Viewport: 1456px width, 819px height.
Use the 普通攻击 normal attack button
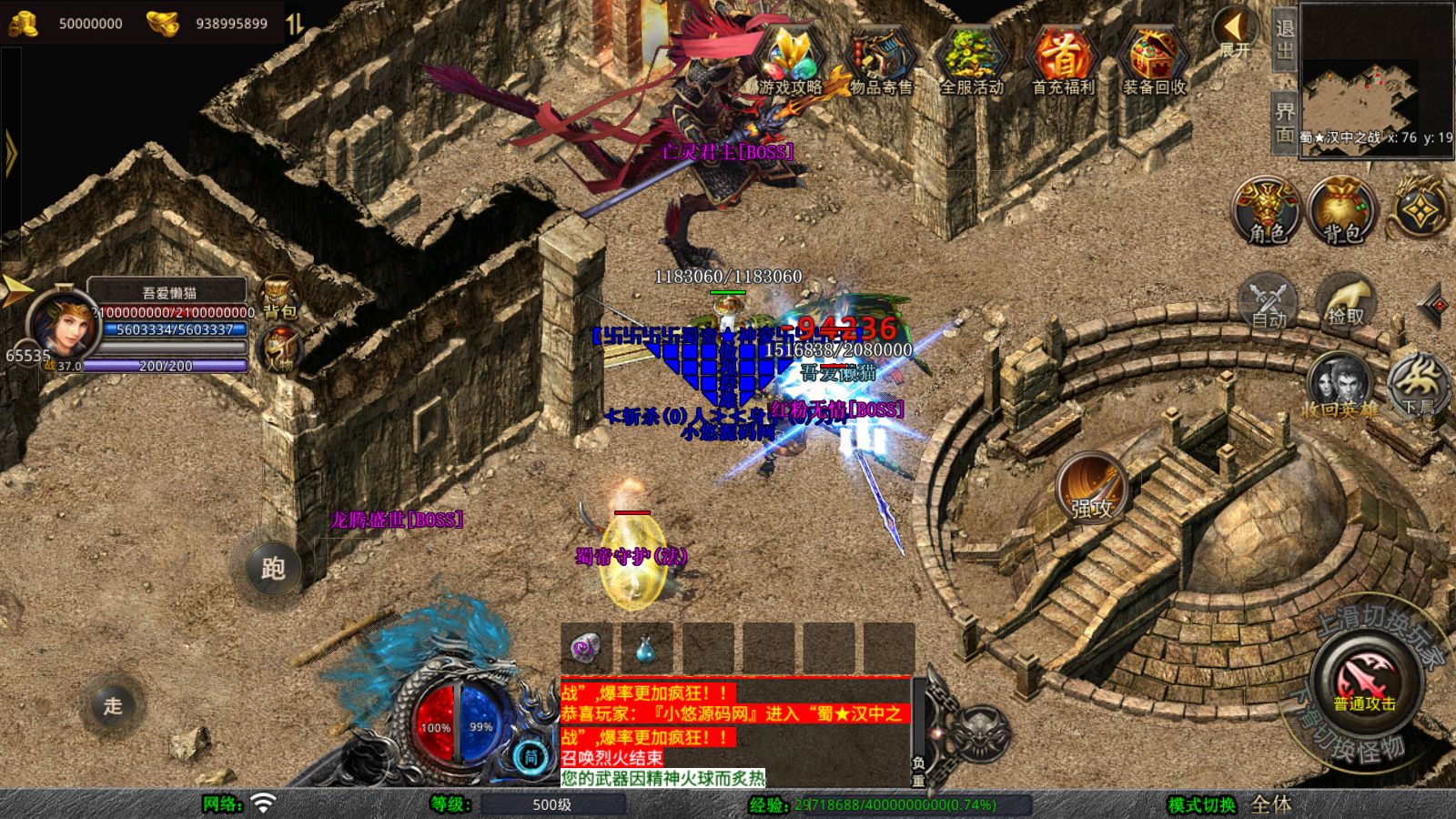[x=1364, y=682]
